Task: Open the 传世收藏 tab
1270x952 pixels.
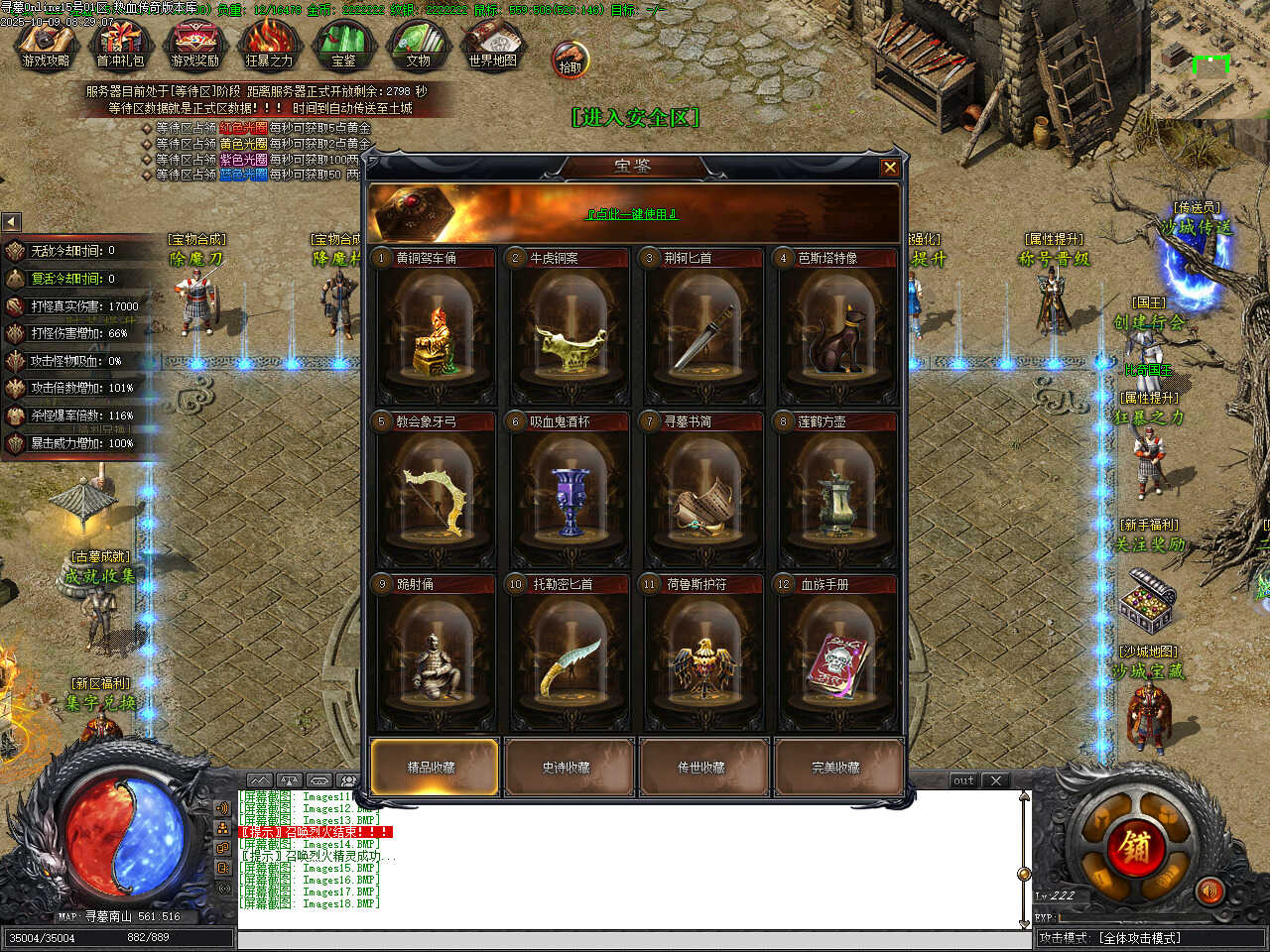Action: coord(702,767)
